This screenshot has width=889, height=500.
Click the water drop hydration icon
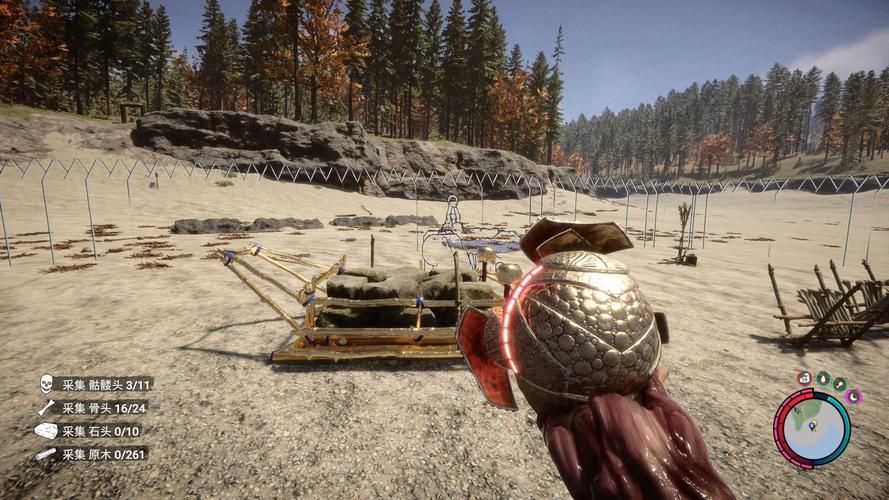click(x=822, y=379)
